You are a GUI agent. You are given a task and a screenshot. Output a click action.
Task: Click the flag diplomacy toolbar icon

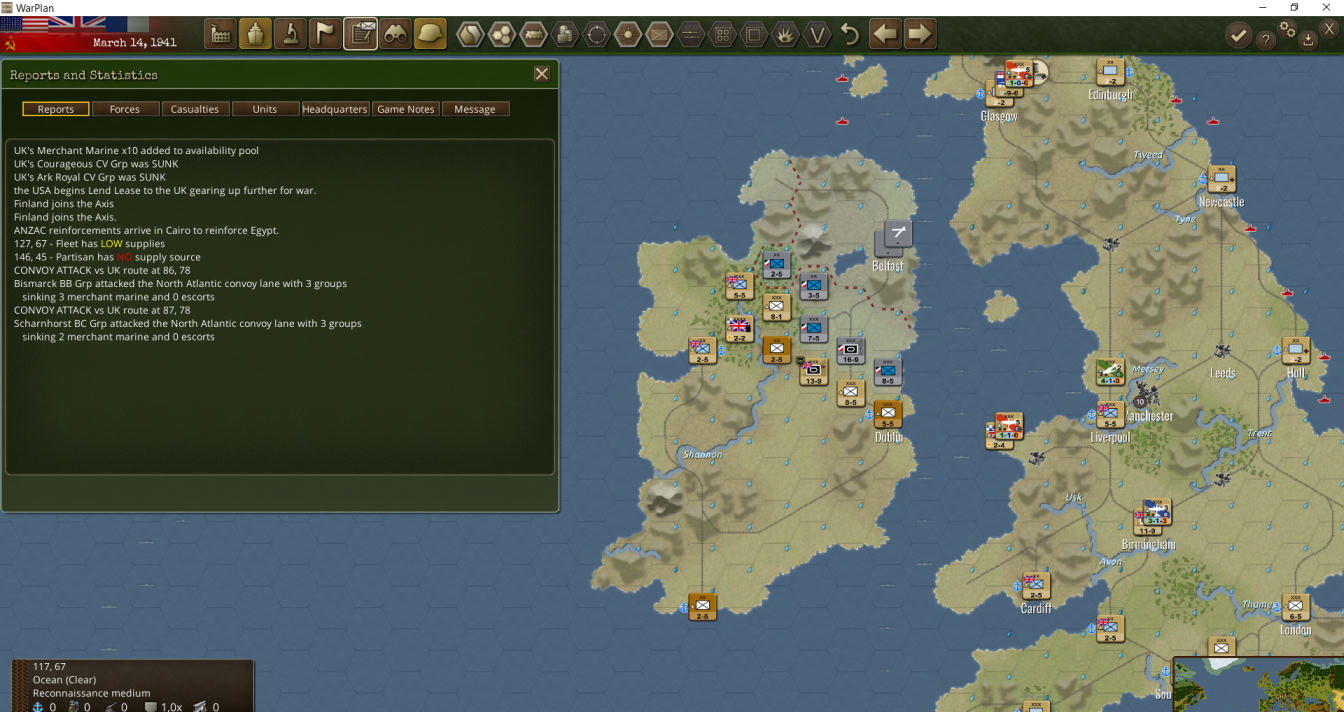click(x=325, y=34)
